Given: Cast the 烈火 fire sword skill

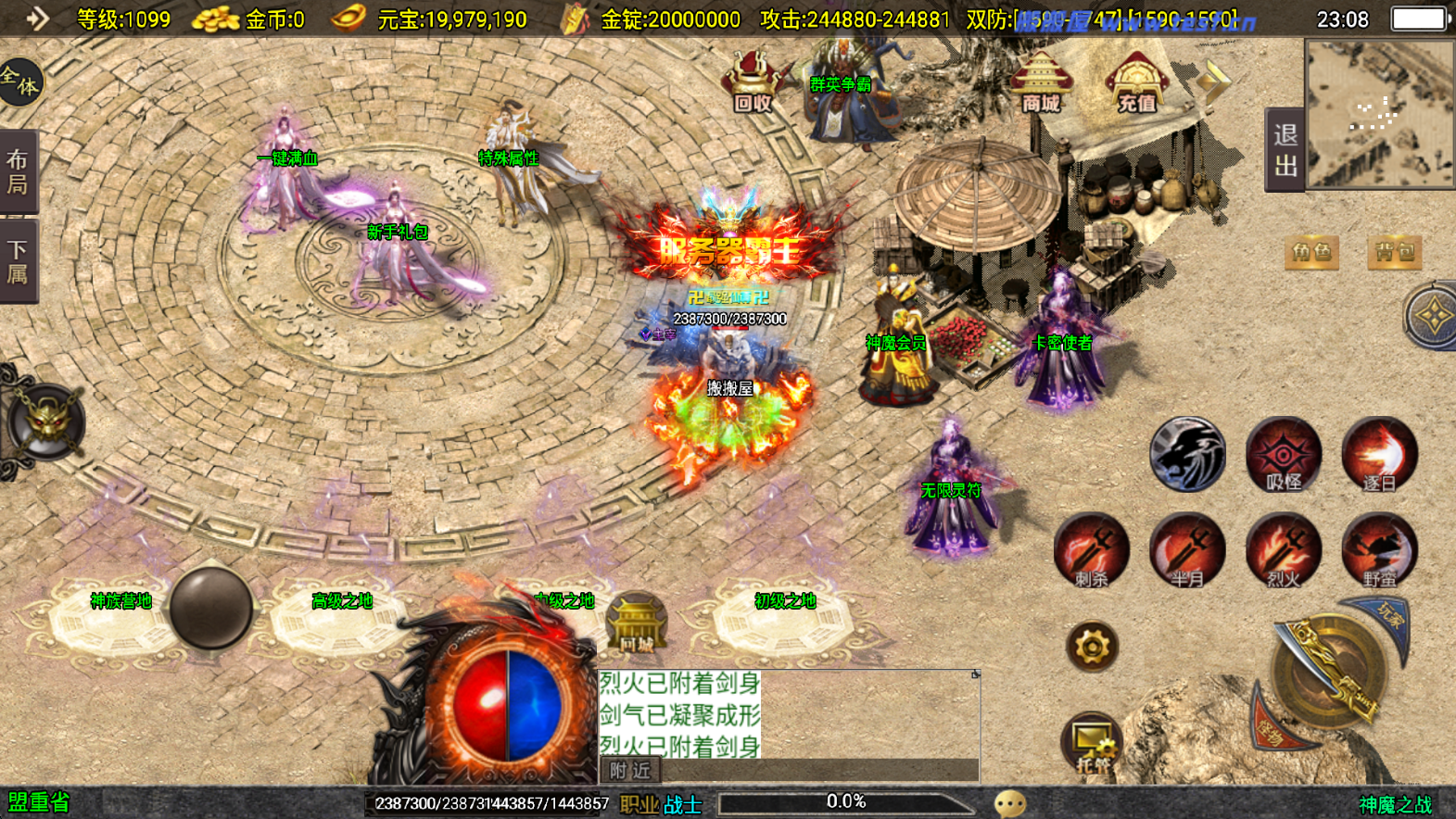Looking at the screenshot, I should [1284, 551].
